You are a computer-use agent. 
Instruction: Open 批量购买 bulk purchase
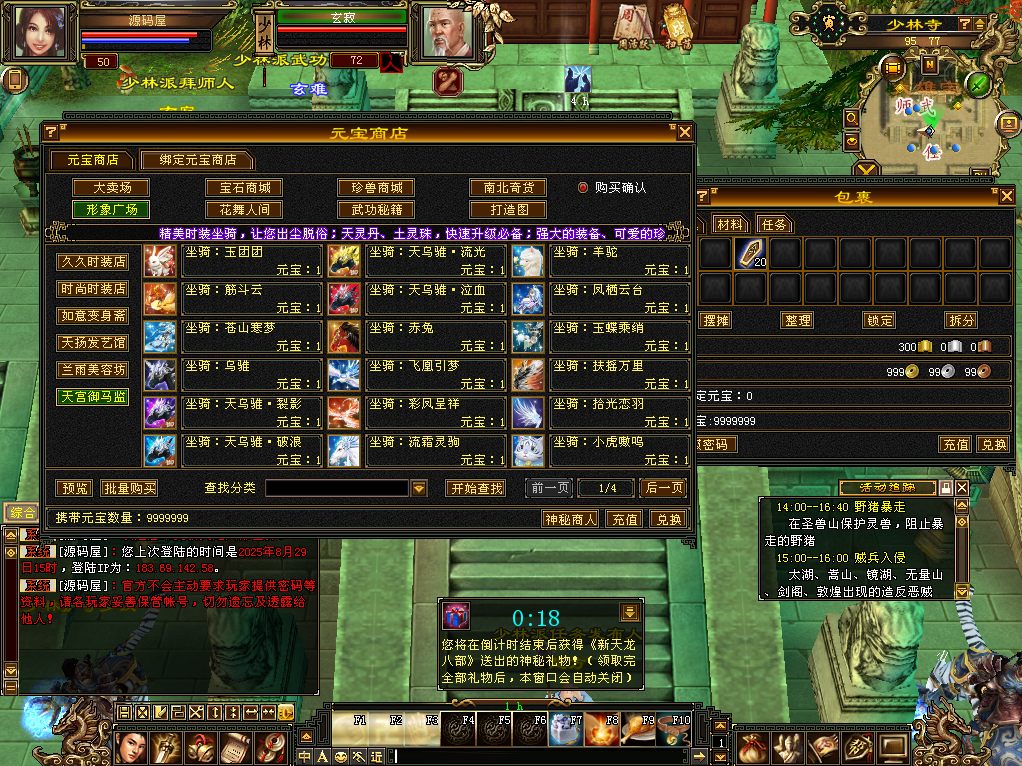point(130,489)
